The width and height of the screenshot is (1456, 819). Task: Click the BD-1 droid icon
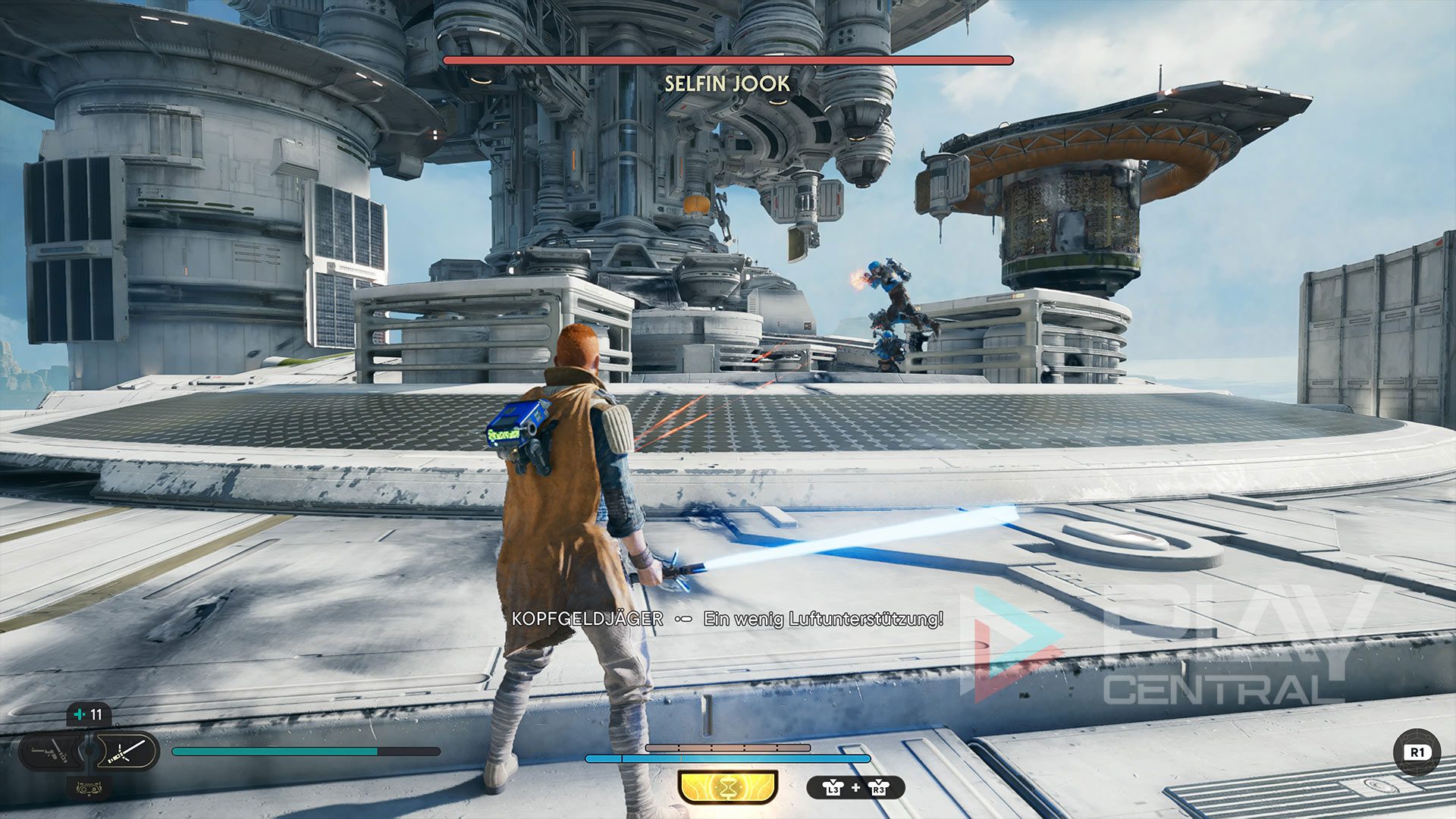[89, 789]
